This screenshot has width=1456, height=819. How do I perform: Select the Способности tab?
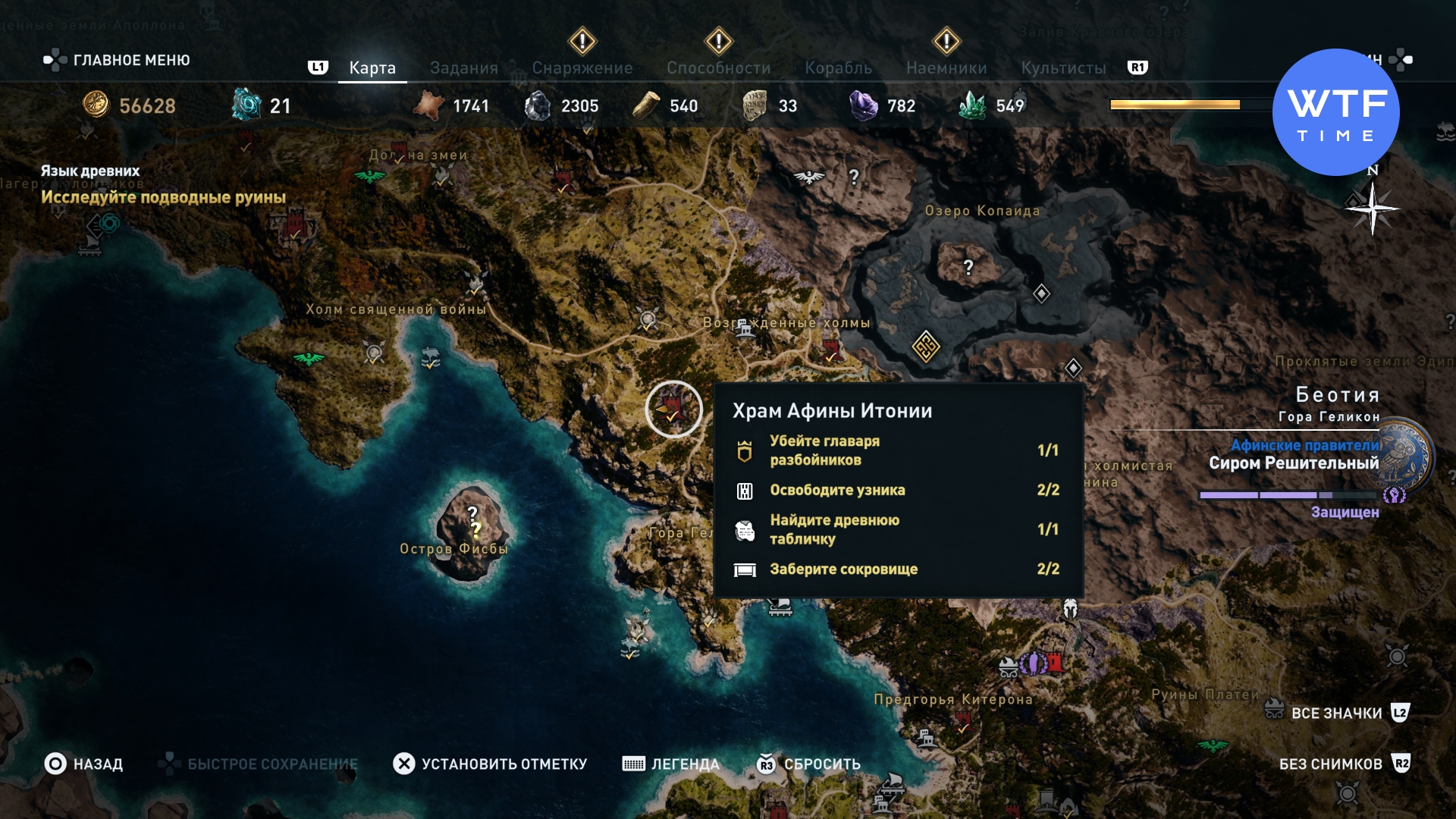[x=718, y=68]
